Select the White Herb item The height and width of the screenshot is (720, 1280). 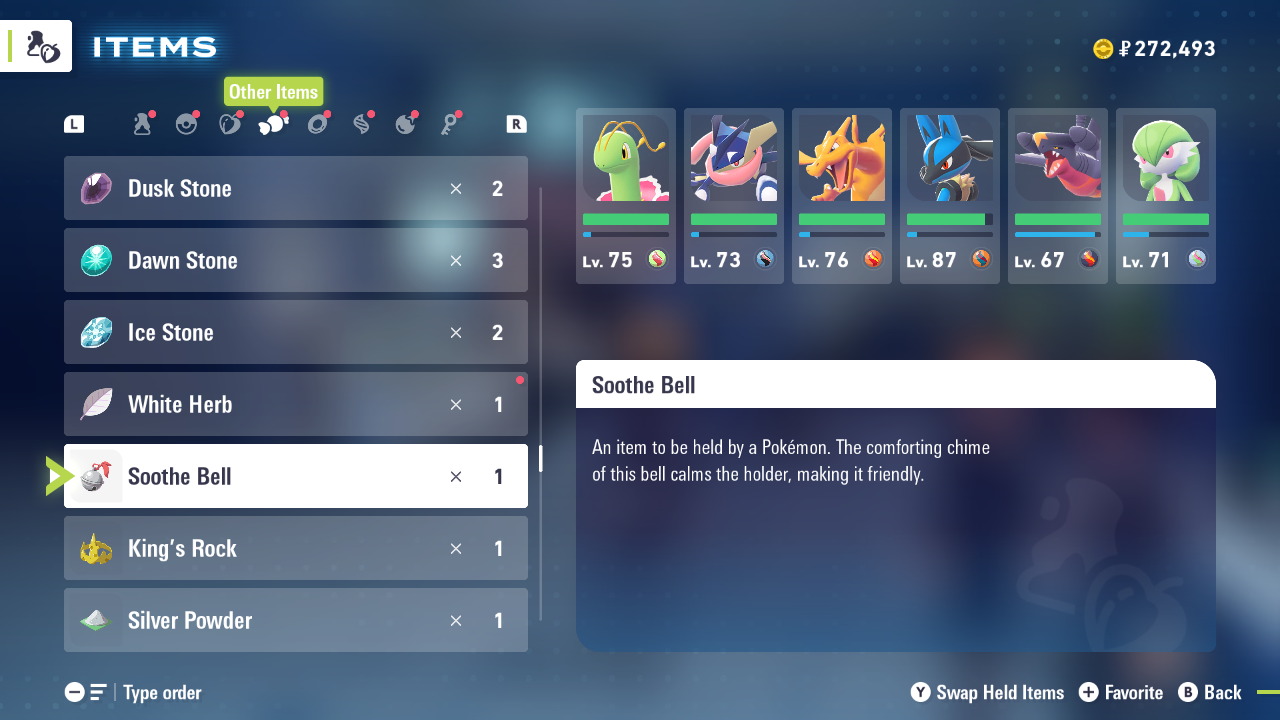295,404
